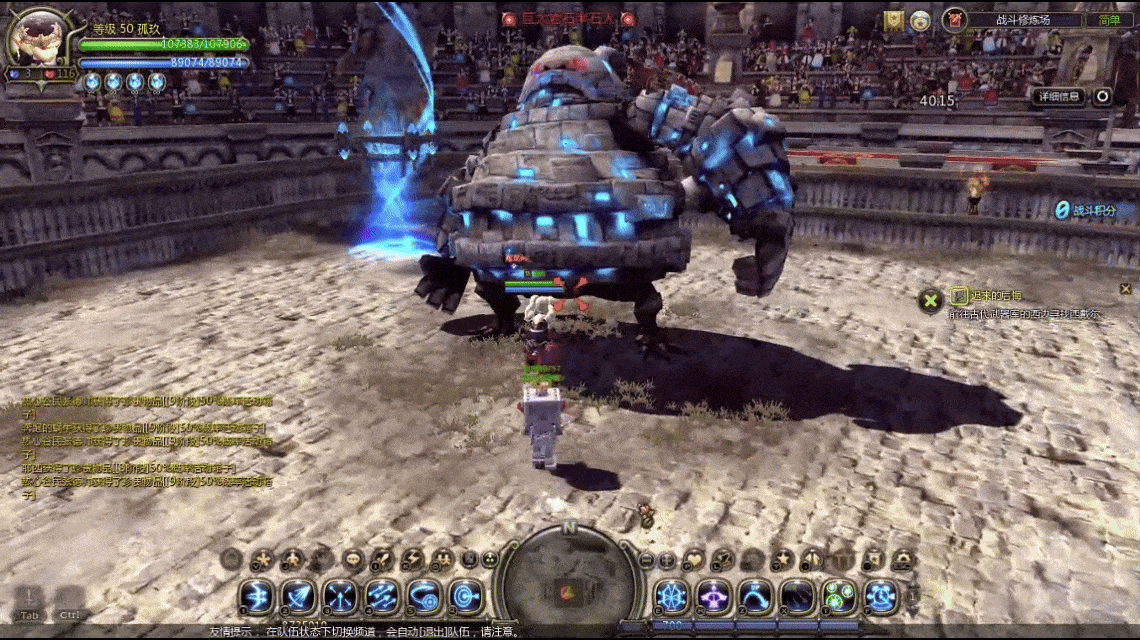The image size is (1140, 640).
Task: Use the diagonal dark slash skill
Action: (x=796, y=596)
